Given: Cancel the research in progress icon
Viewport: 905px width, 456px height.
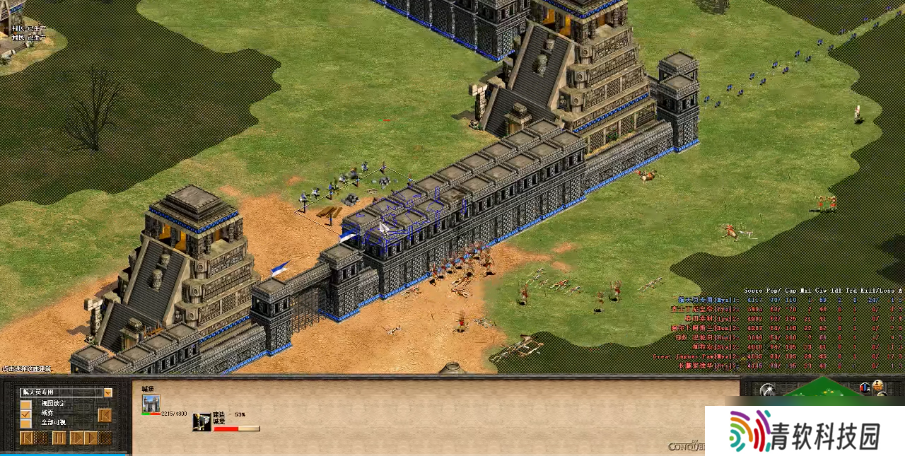Looking at the screenshot, I should [202, 421].
